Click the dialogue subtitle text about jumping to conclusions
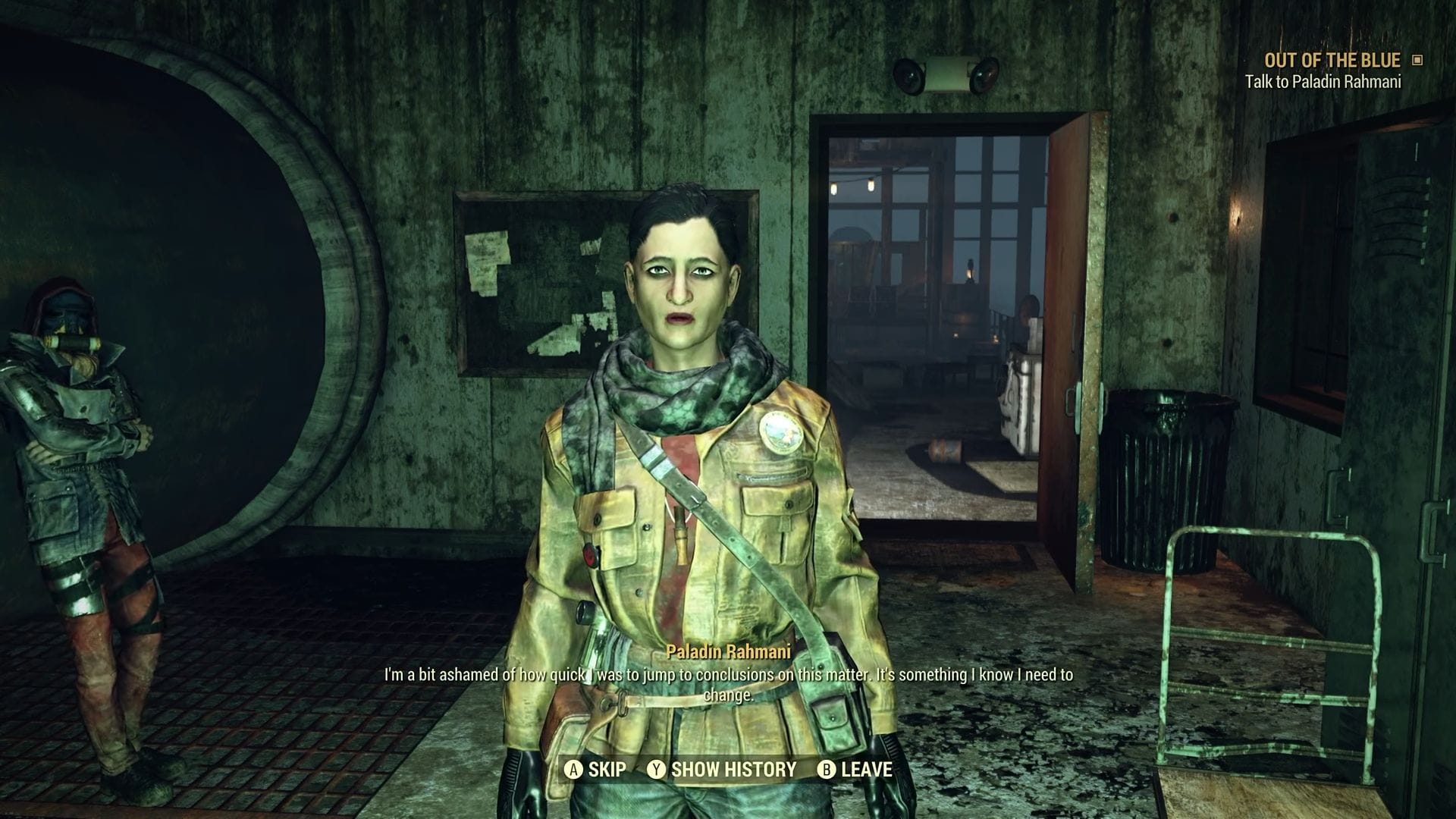The height and width of the screenshot is (819, 1456). coord(728,676)
